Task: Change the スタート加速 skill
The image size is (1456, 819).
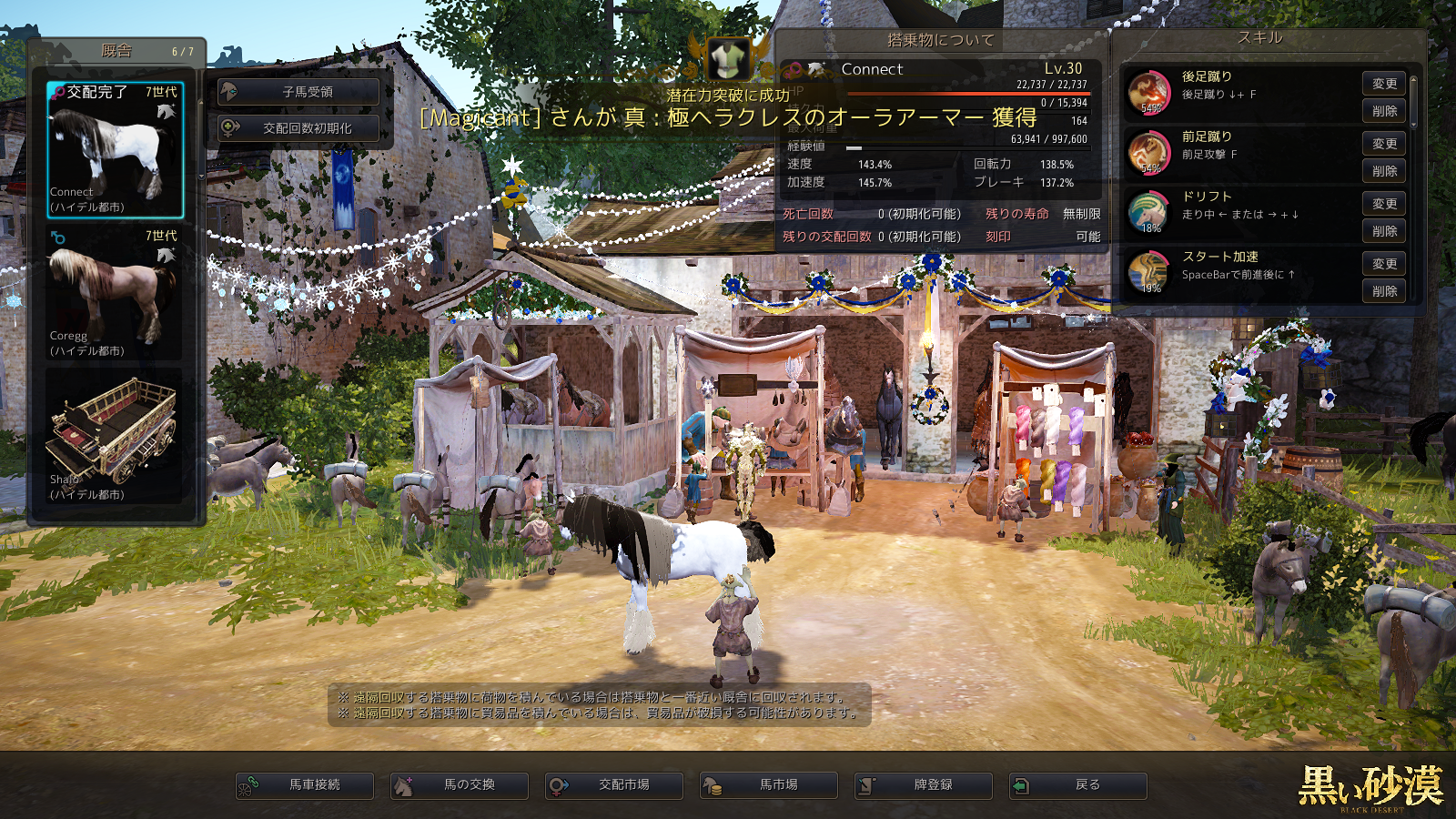Action: coord(1384,264)
